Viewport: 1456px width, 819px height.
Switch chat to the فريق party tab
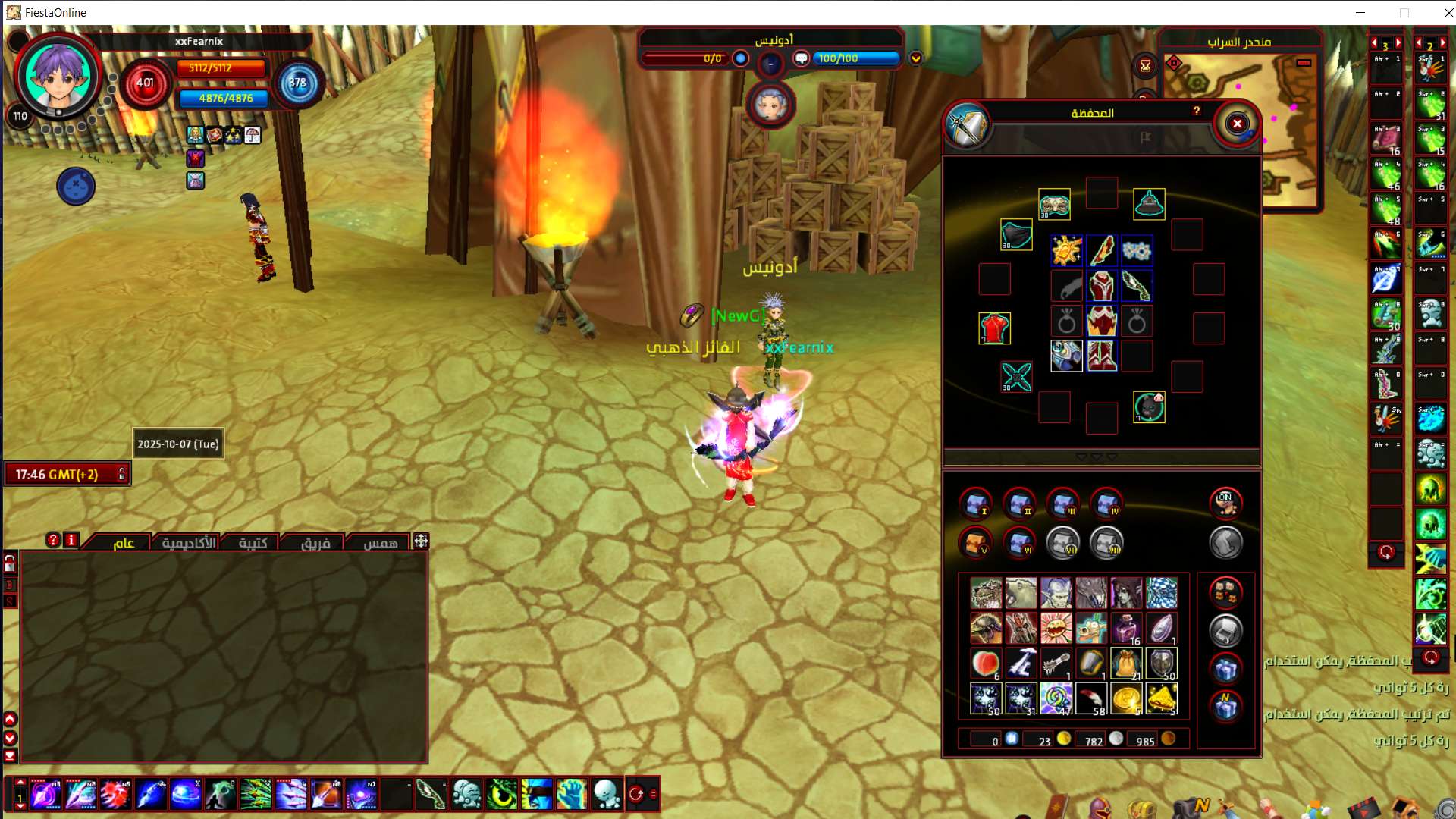[315, 542]
